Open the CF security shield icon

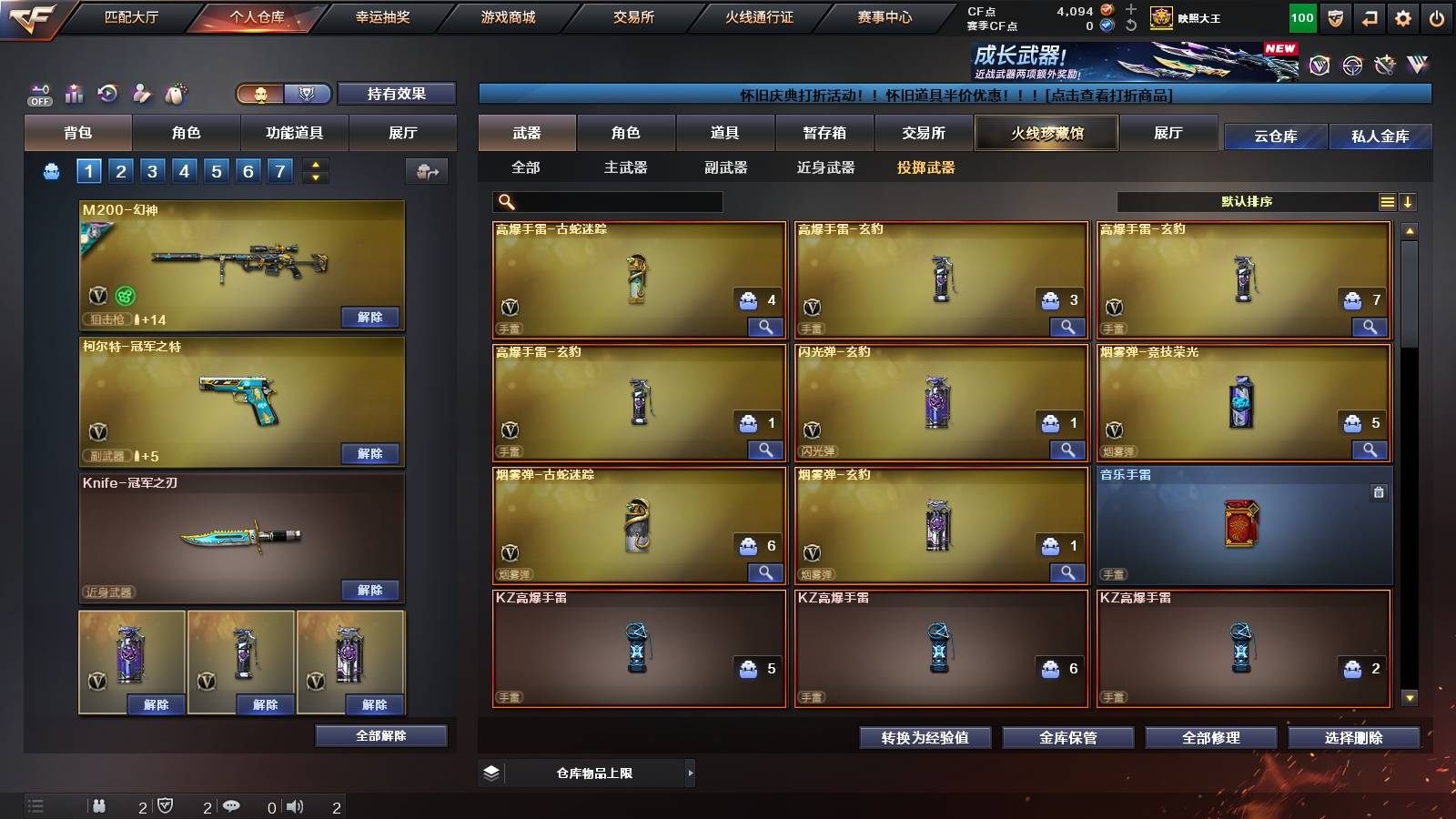pyautogui.click(x=1334, y=15)
